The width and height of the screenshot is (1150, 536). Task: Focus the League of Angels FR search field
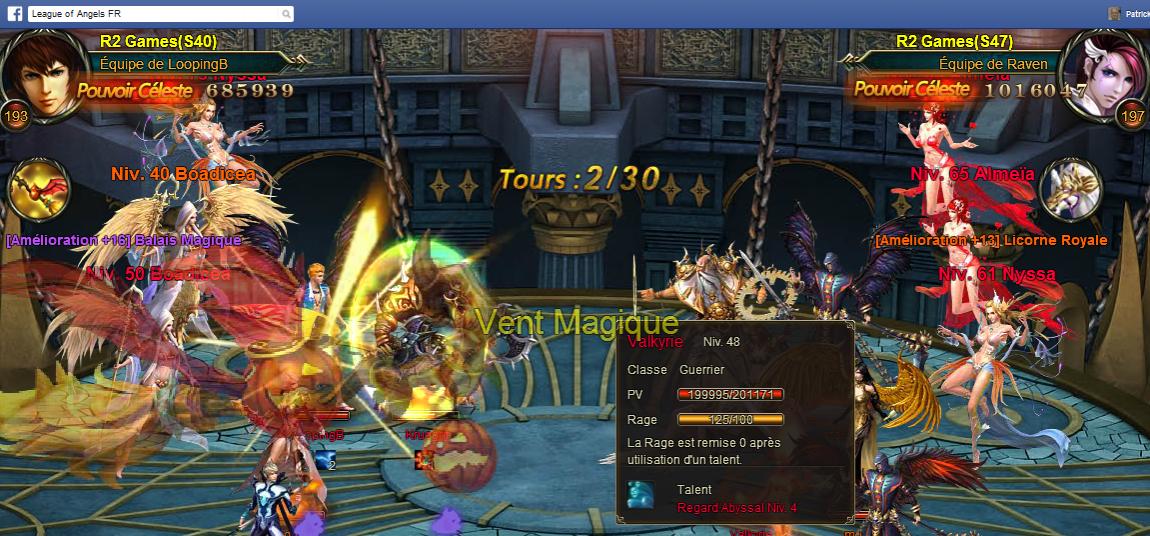point(152,14)
